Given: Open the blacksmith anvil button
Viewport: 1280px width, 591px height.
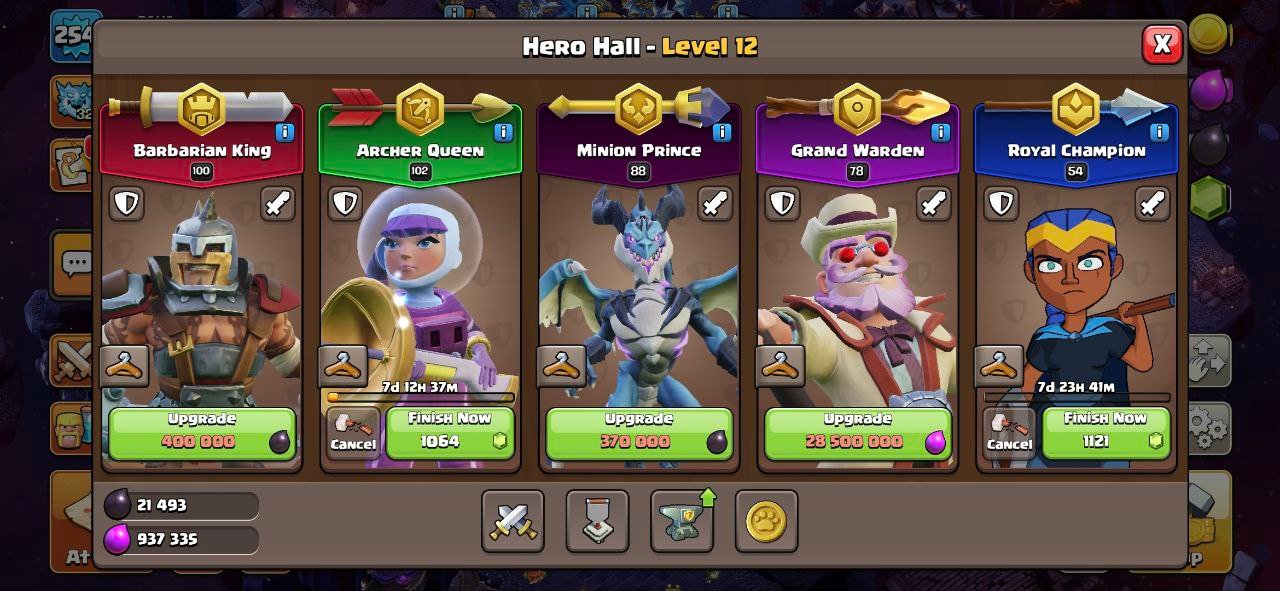Looking at the screenshot, I should [682, 521].
